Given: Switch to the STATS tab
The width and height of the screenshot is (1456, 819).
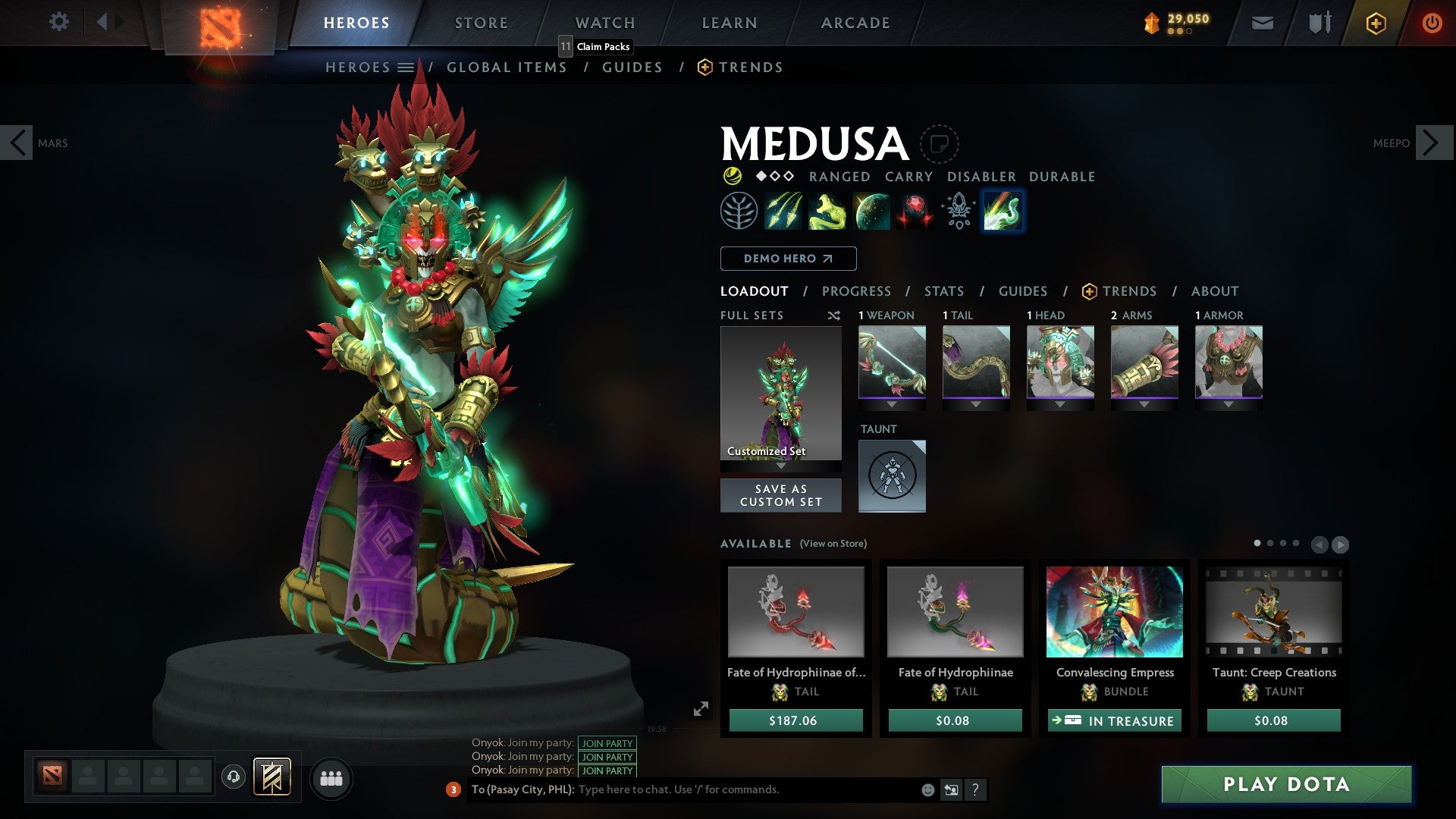Looking at the screenshot, I should [x=943, y=291].
